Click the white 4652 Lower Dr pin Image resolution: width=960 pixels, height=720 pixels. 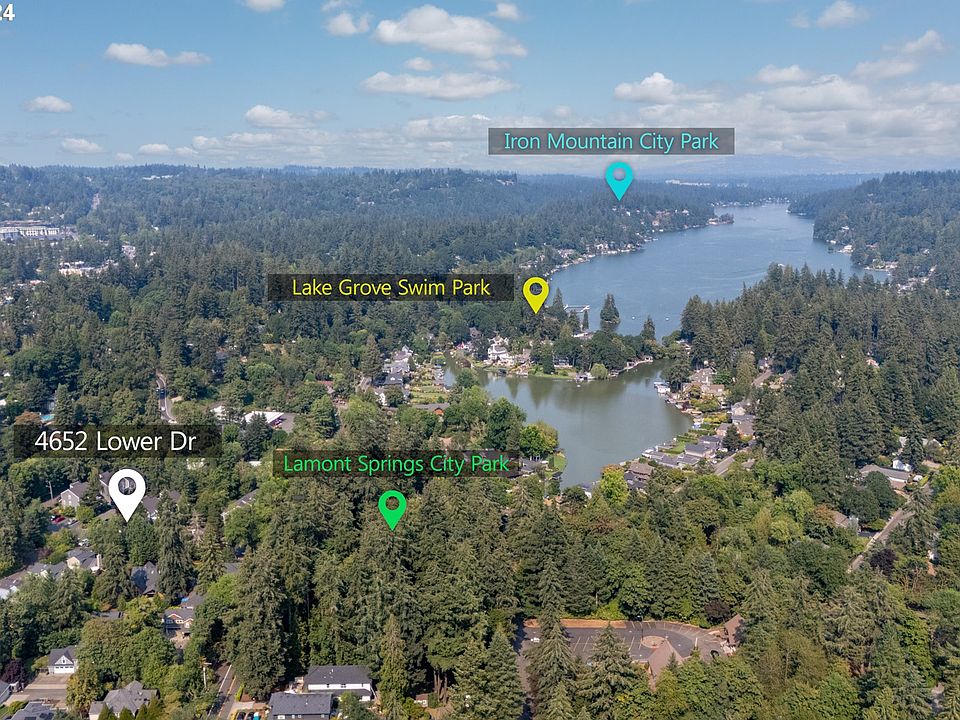click(x=127, y=491)
